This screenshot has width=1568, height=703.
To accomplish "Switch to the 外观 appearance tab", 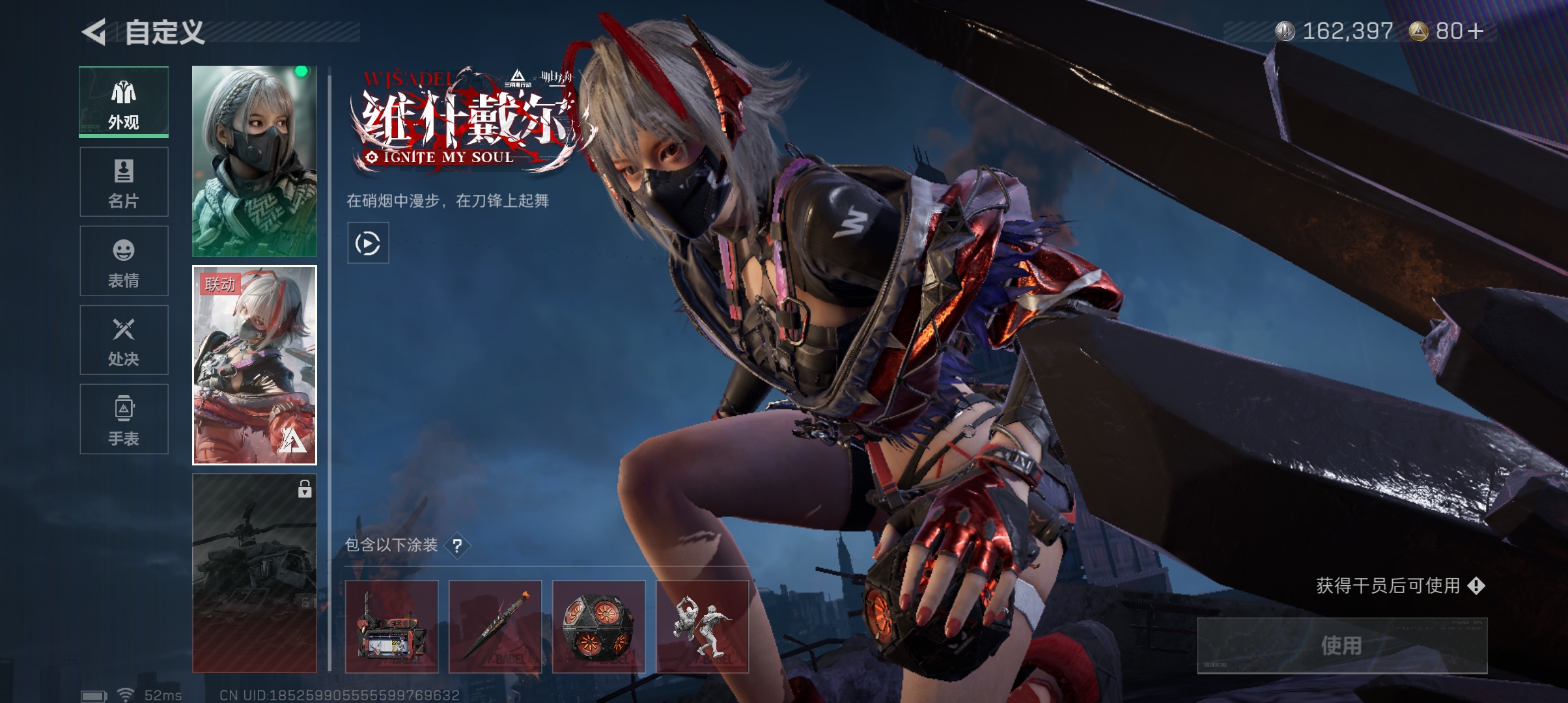I will (x=124, y=102).
